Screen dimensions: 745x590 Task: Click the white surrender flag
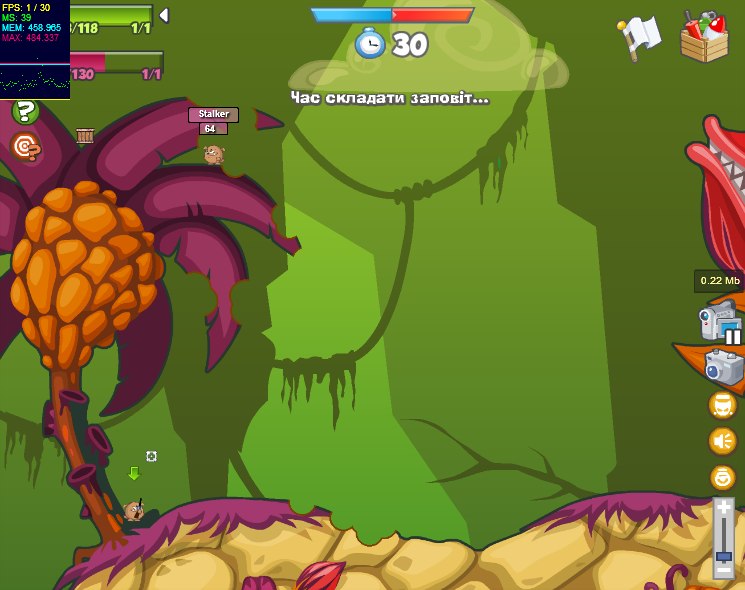(639, 36)
